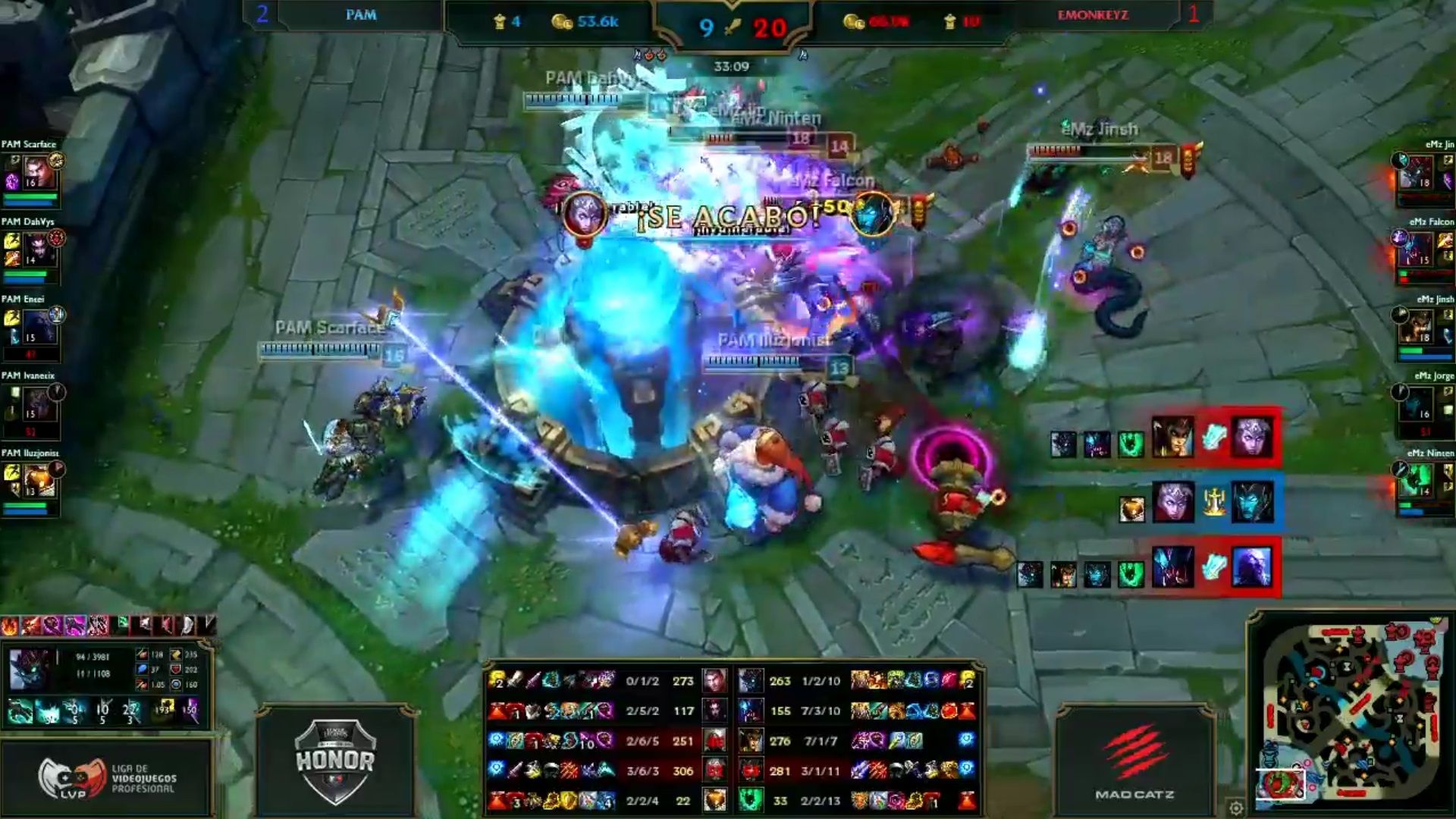Open the gear settings beside the minimap
Image resolution: width=1456 pixels, height=819 pixels.
click(1235, 807)
